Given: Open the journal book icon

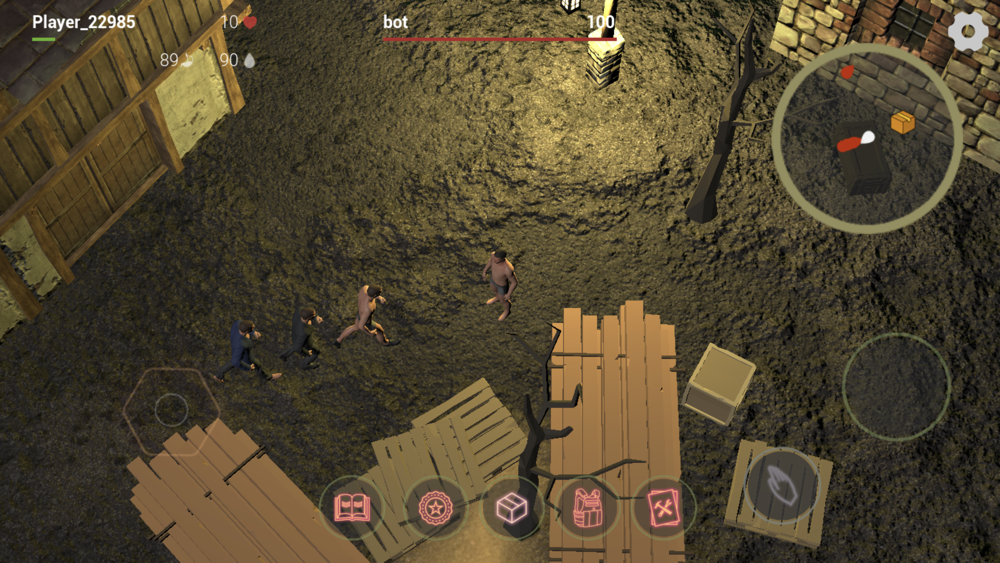Looking at the screenshot, I should coord(351,507).
